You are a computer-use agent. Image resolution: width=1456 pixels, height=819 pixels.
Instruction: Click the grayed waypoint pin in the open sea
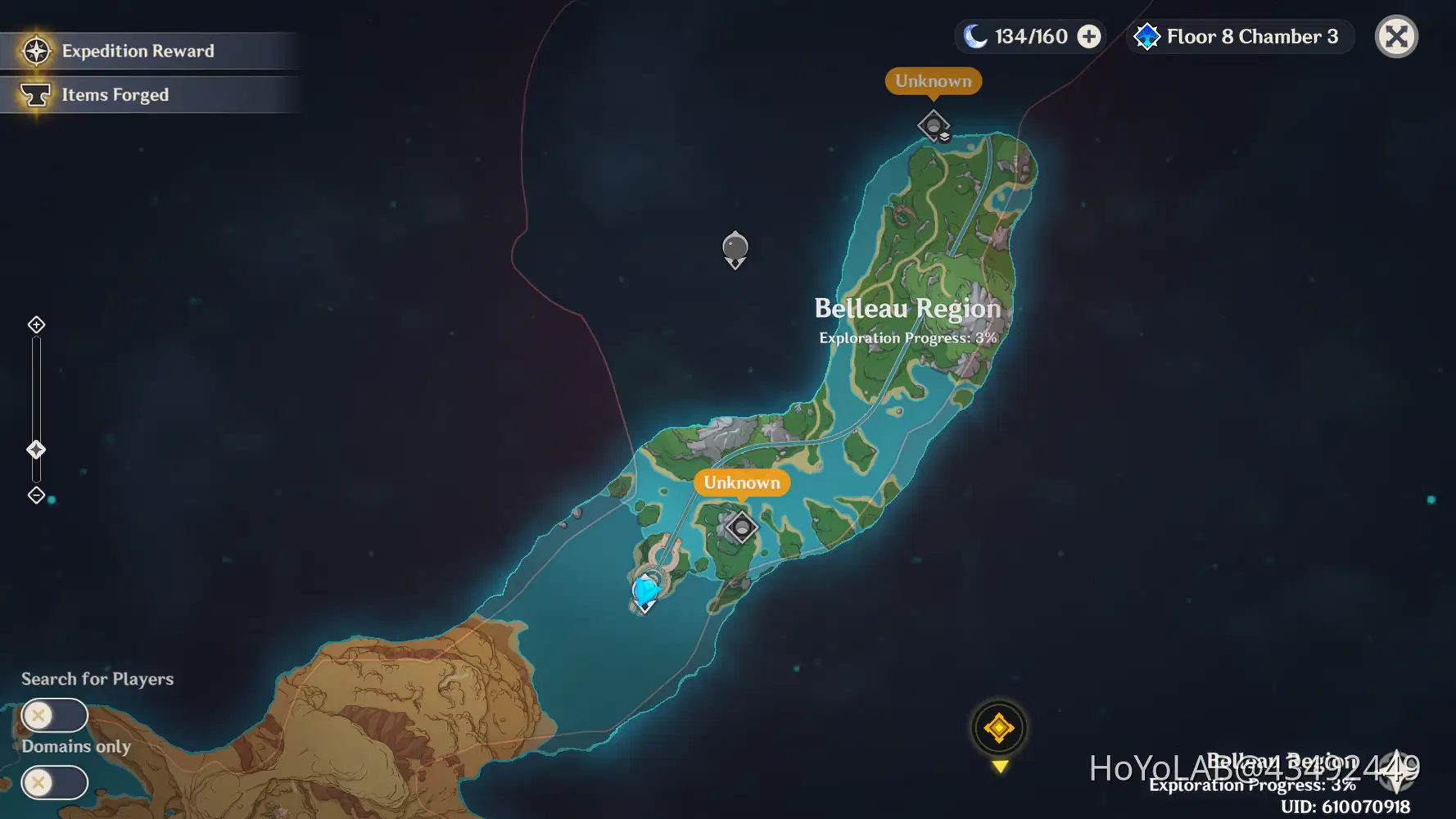point(734,247)
